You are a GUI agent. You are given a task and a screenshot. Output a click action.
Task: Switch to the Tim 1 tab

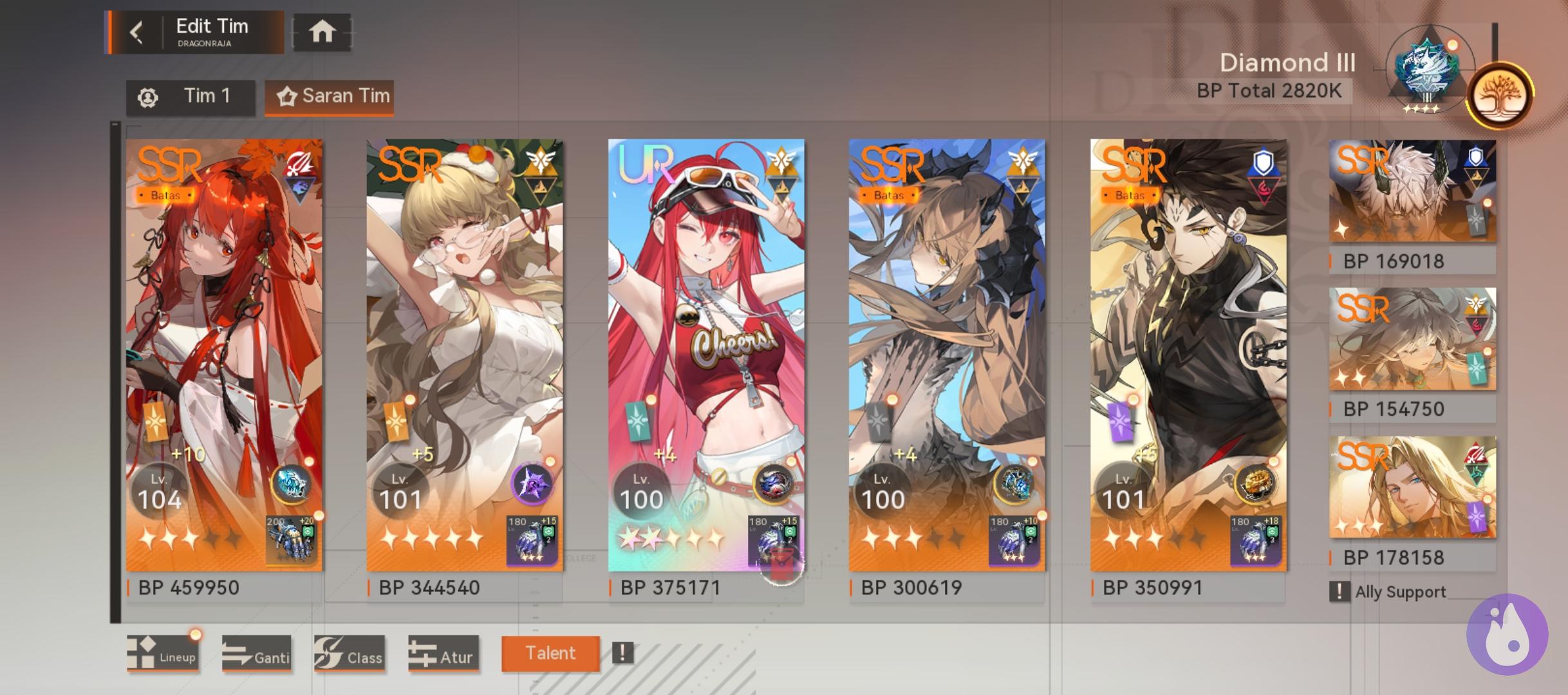pyautogui.click(x=191, y=97)
